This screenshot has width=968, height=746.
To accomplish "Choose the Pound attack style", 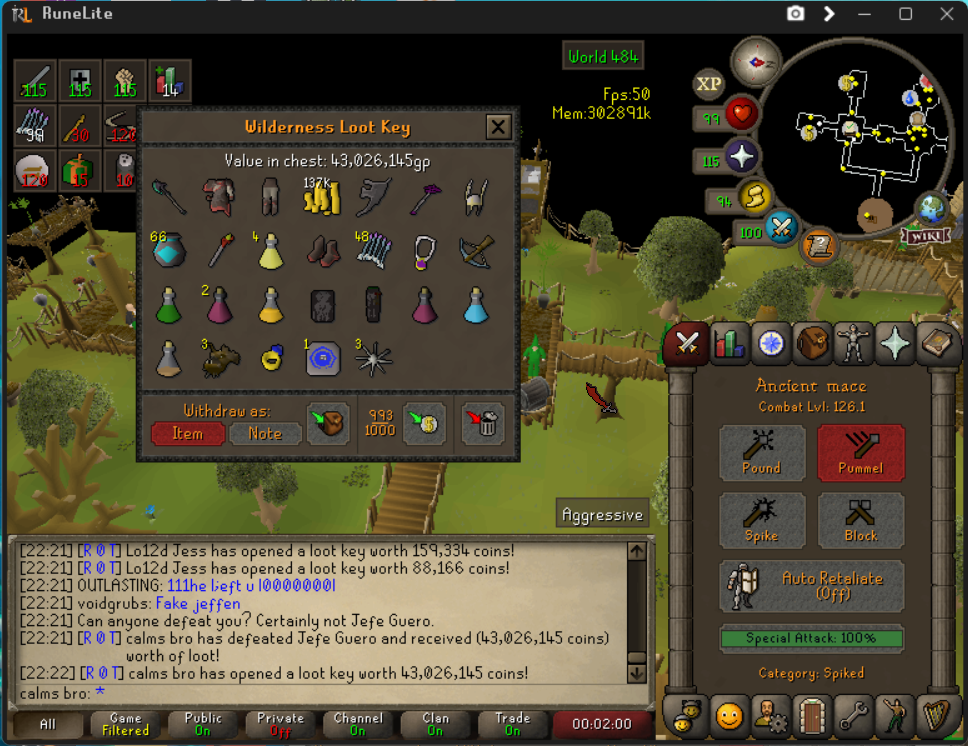I will point(762,453).
